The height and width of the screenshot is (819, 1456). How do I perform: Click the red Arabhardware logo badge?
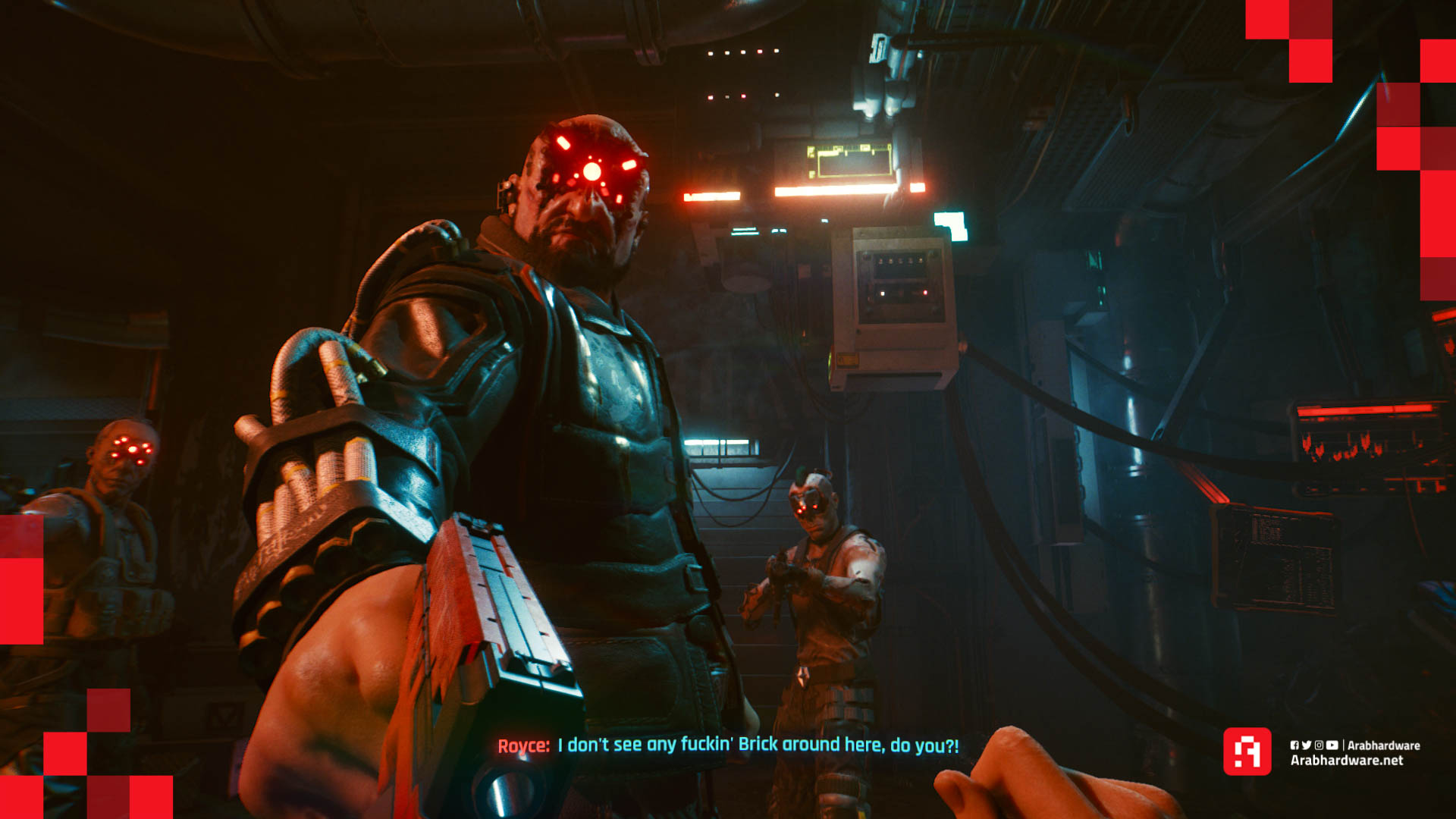point(1247,752)
